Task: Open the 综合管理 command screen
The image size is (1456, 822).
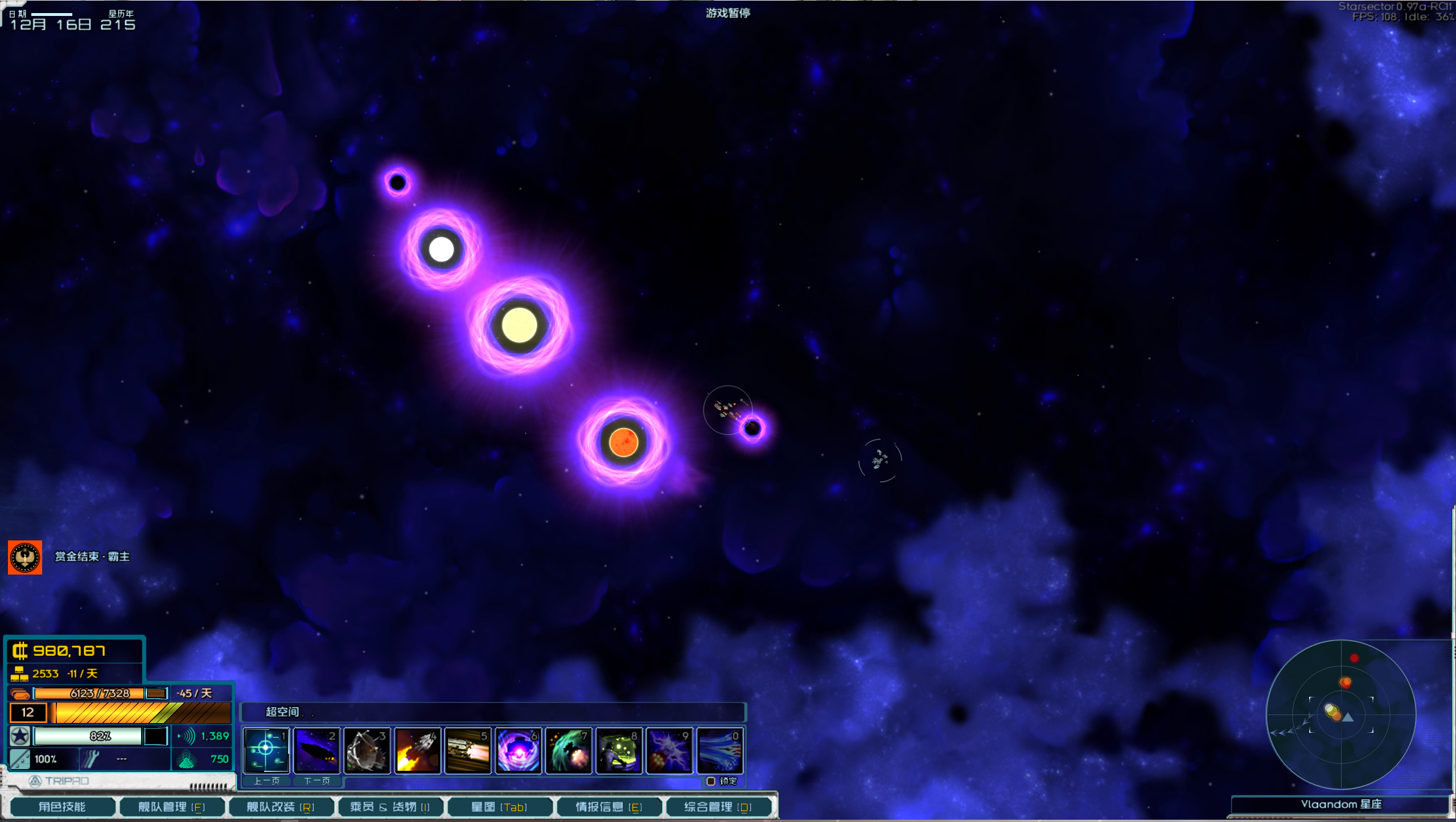Action: [718, 807]
